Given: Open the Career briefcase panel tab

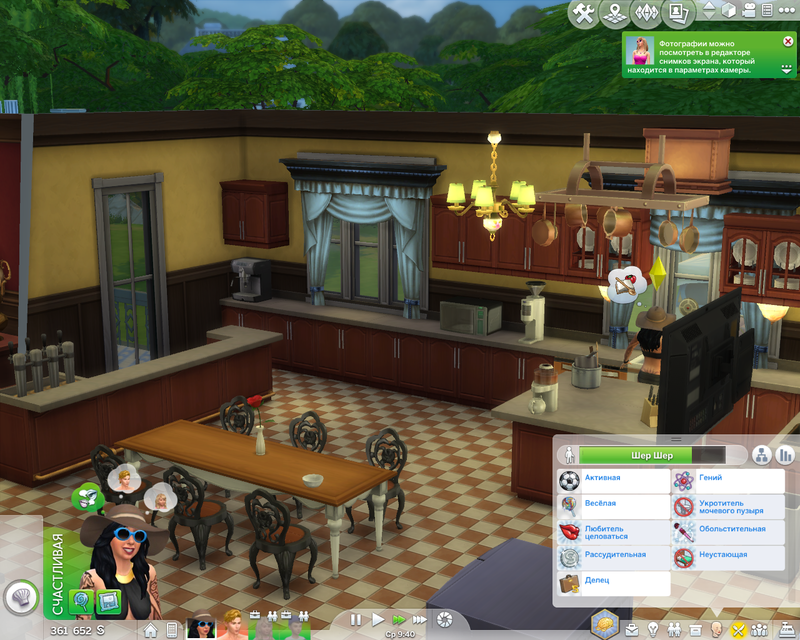Looking at the screenshot, I should coord(632,629).
